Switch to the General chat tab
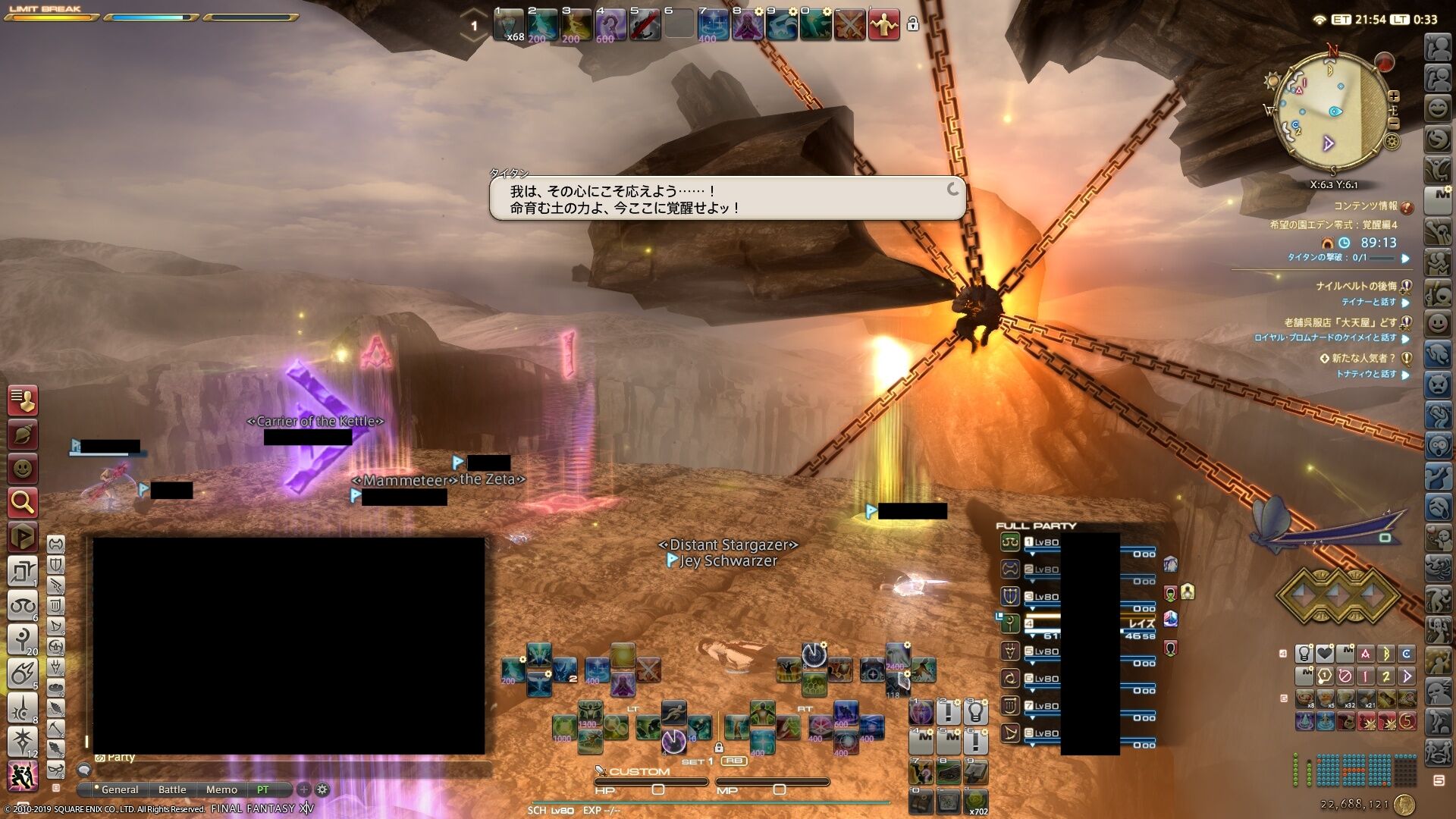 pos(120,789)
